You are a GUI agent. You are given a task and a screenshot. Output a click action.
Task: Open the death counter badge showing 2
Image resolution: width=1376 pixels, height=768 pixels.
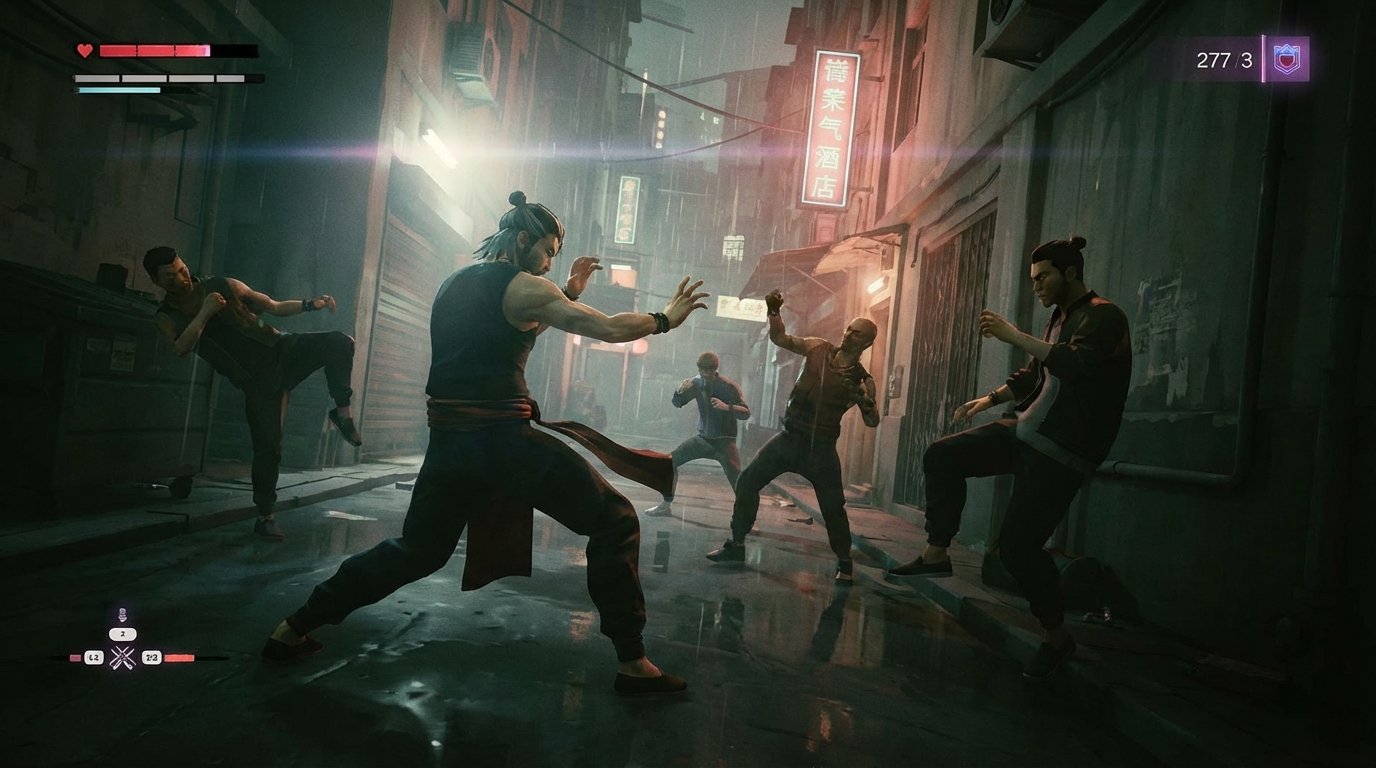point(122,634)
